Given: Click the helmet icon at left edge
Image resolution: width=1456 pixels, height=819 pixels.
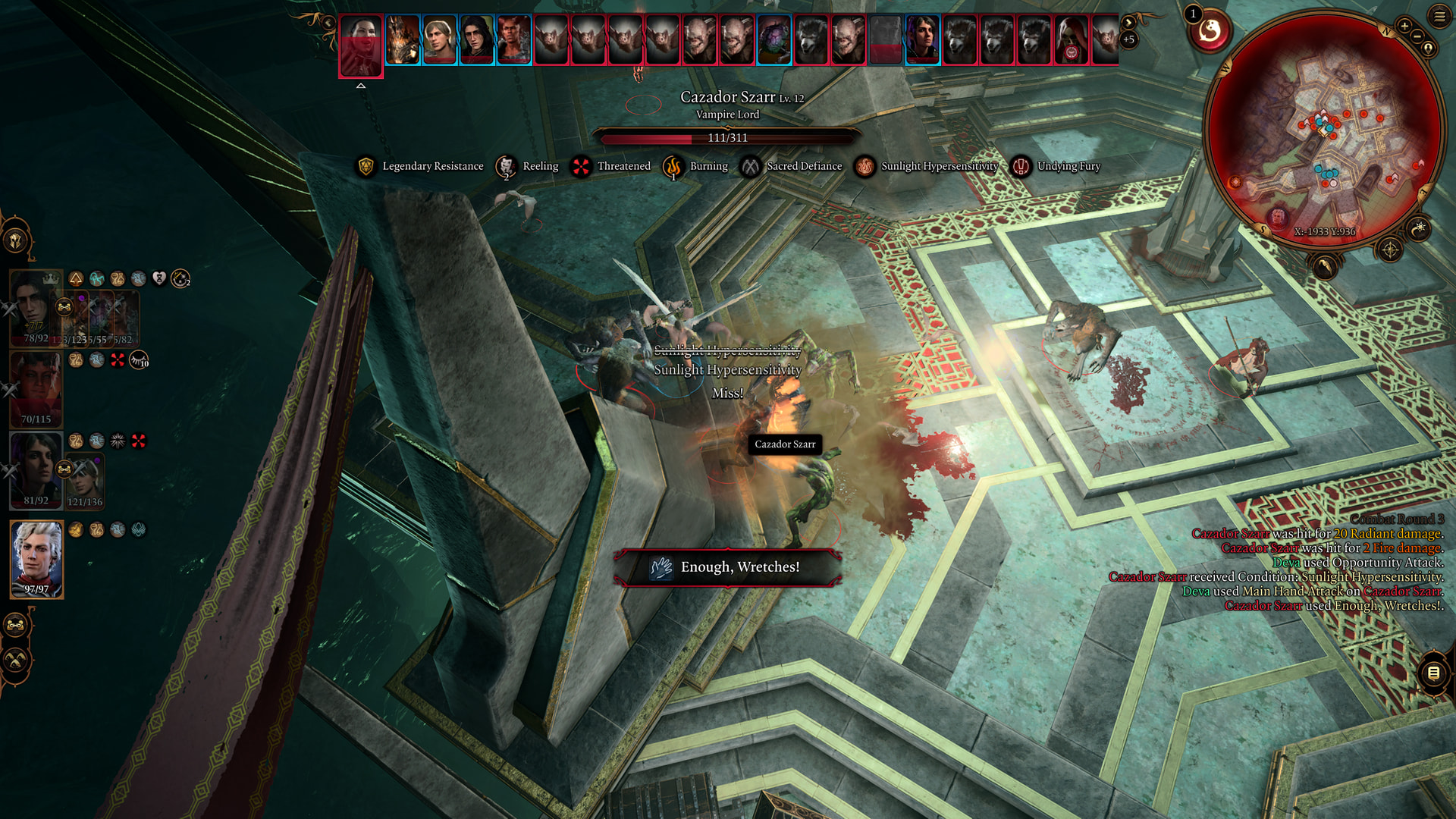Looking at the screenshot, I should (x=16, y=241).
